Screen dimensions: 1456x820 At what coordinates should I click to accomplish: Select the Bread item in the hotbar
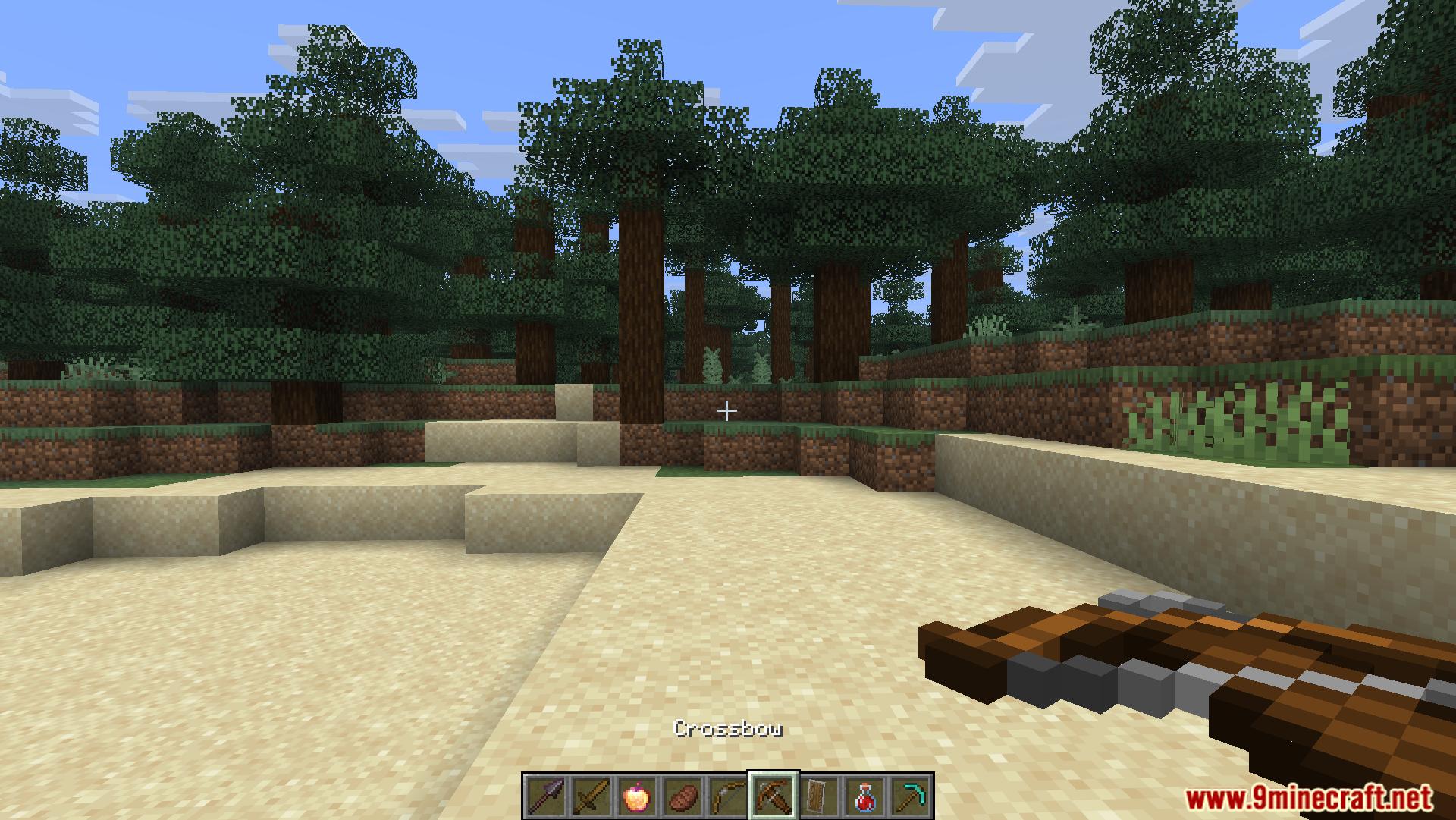coord(681,796)
